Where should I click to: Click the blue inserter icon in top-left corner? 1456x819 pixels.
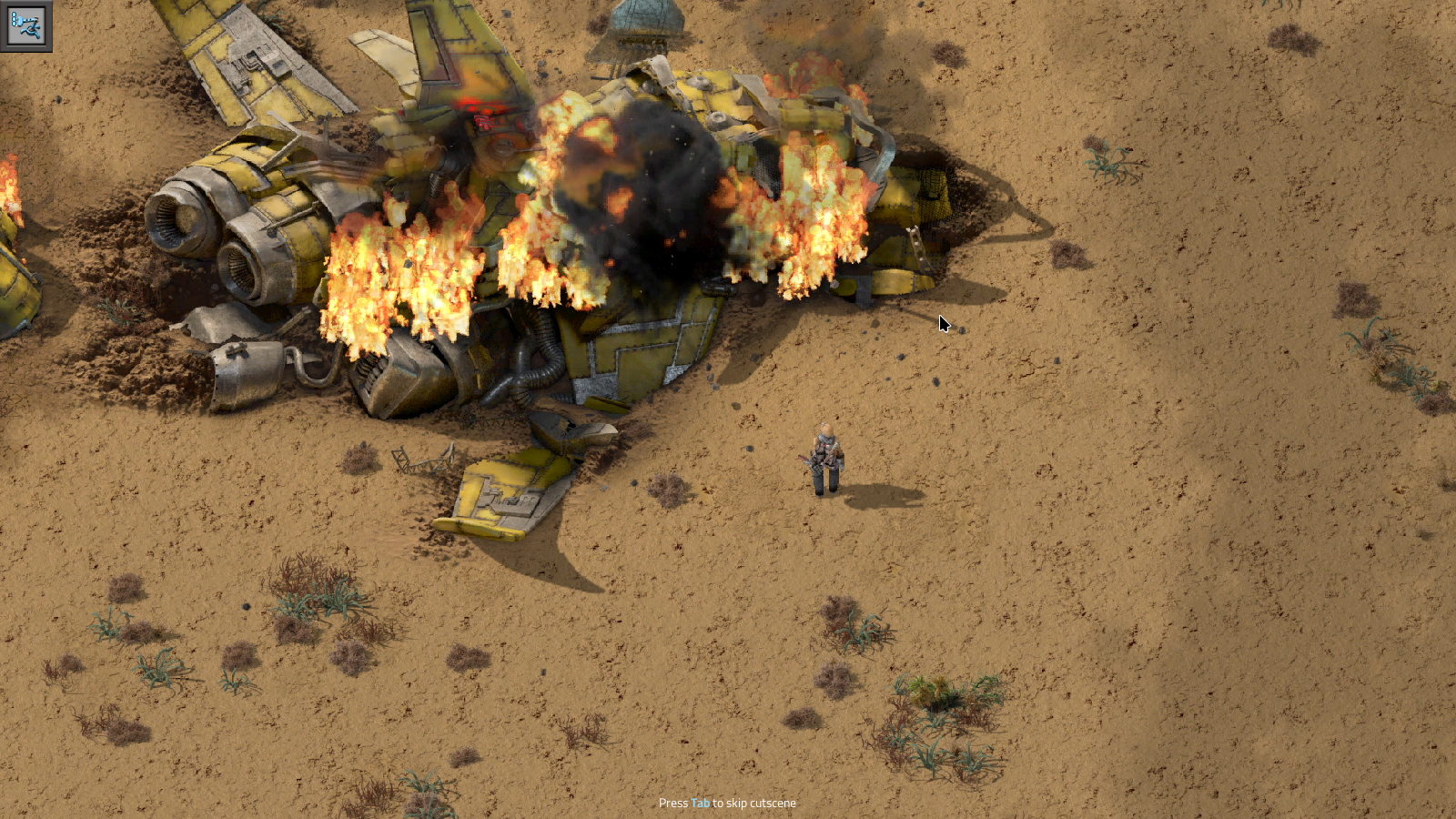(x=27, y=25)
